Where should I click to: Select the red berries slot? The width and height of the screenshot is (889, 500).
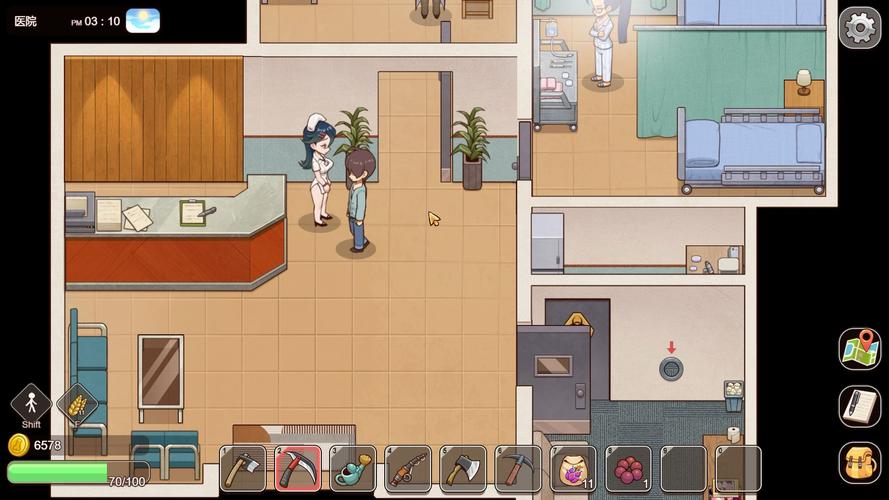pos(628,468)
